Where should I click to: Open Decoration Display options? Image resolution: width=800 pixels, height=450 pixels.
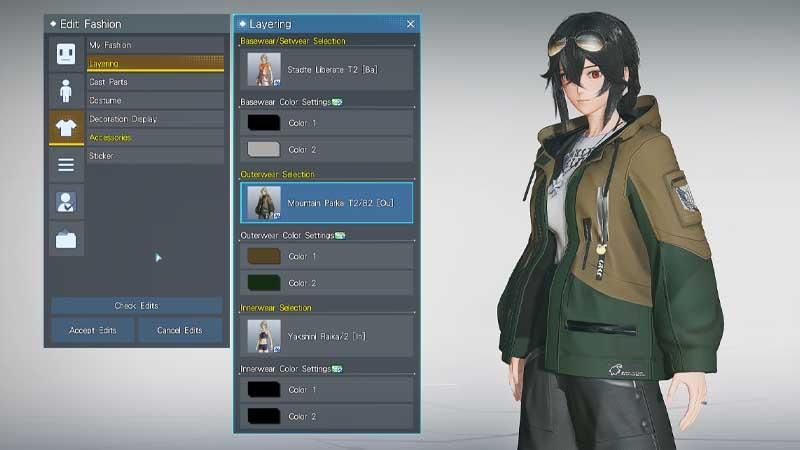154,119
